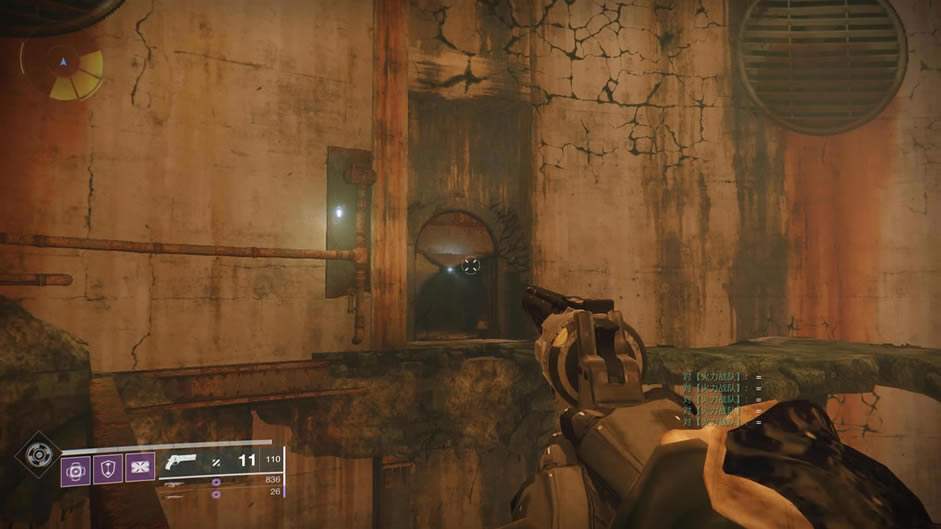This screenshot has height=529, width=941.
Task: Trigger the shield barricade class ability
Action: tap(108, 470)
